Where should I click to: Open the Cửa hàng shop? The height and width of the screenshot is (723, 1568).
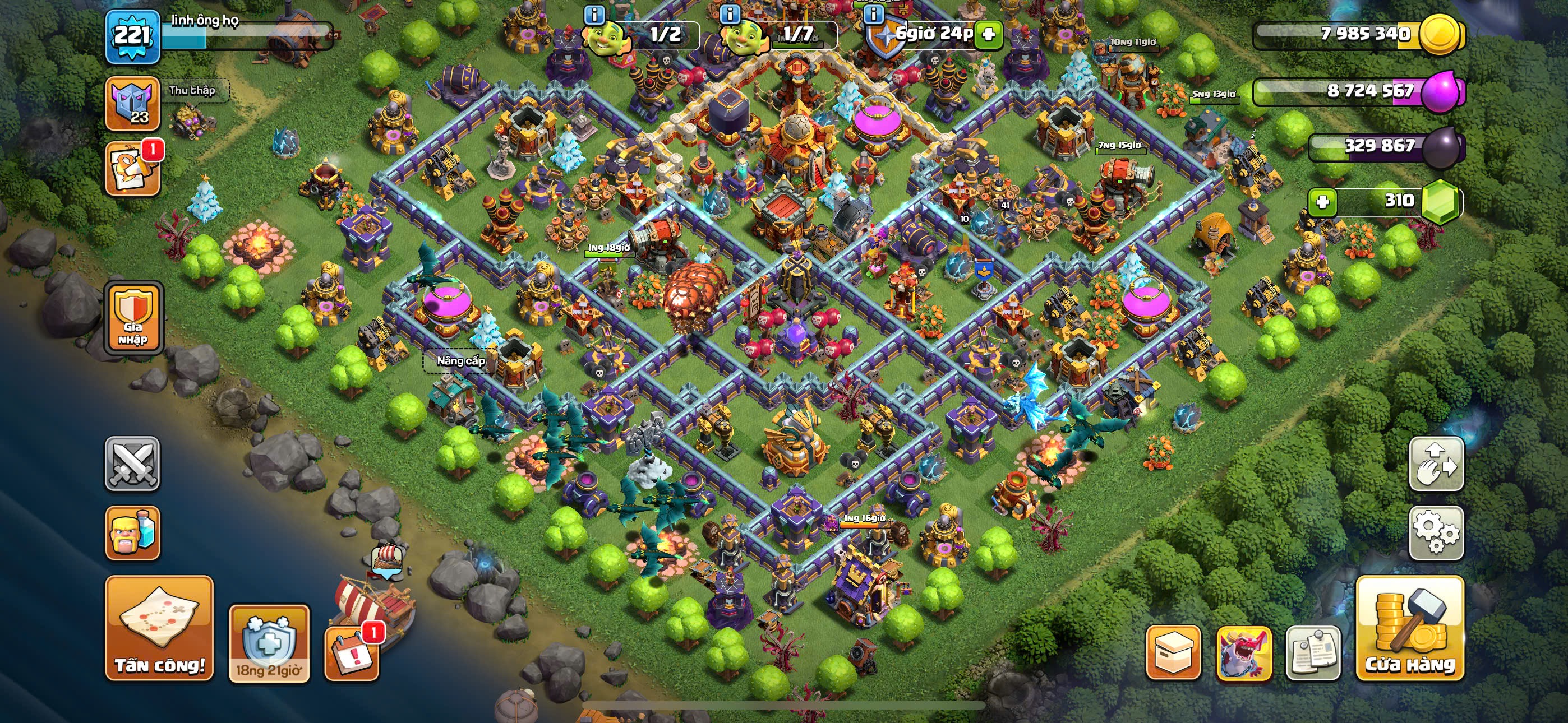tap(1409, 628)
